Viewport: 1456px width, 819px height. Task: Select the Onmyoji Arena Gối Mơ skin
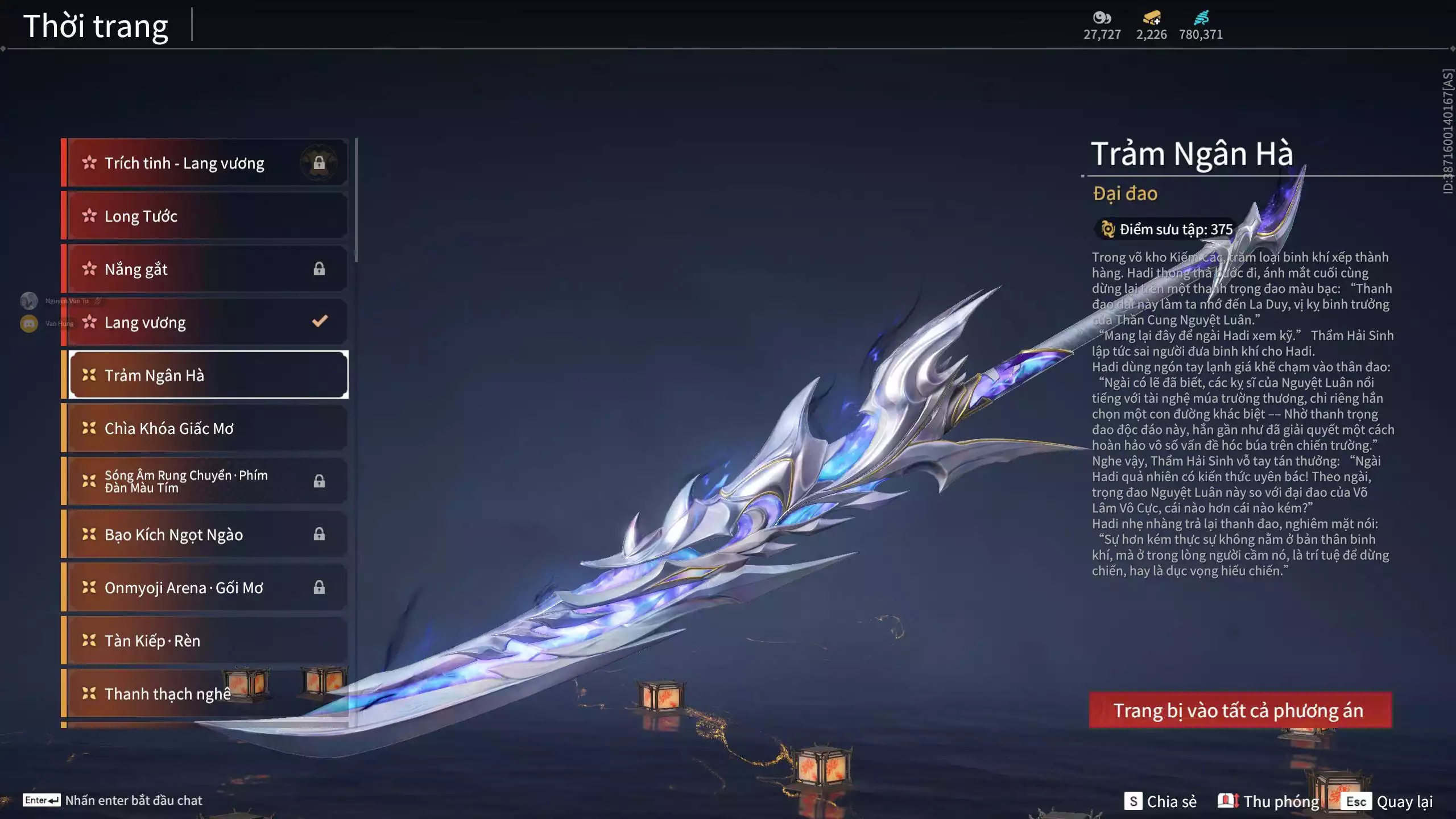(207, 588)
